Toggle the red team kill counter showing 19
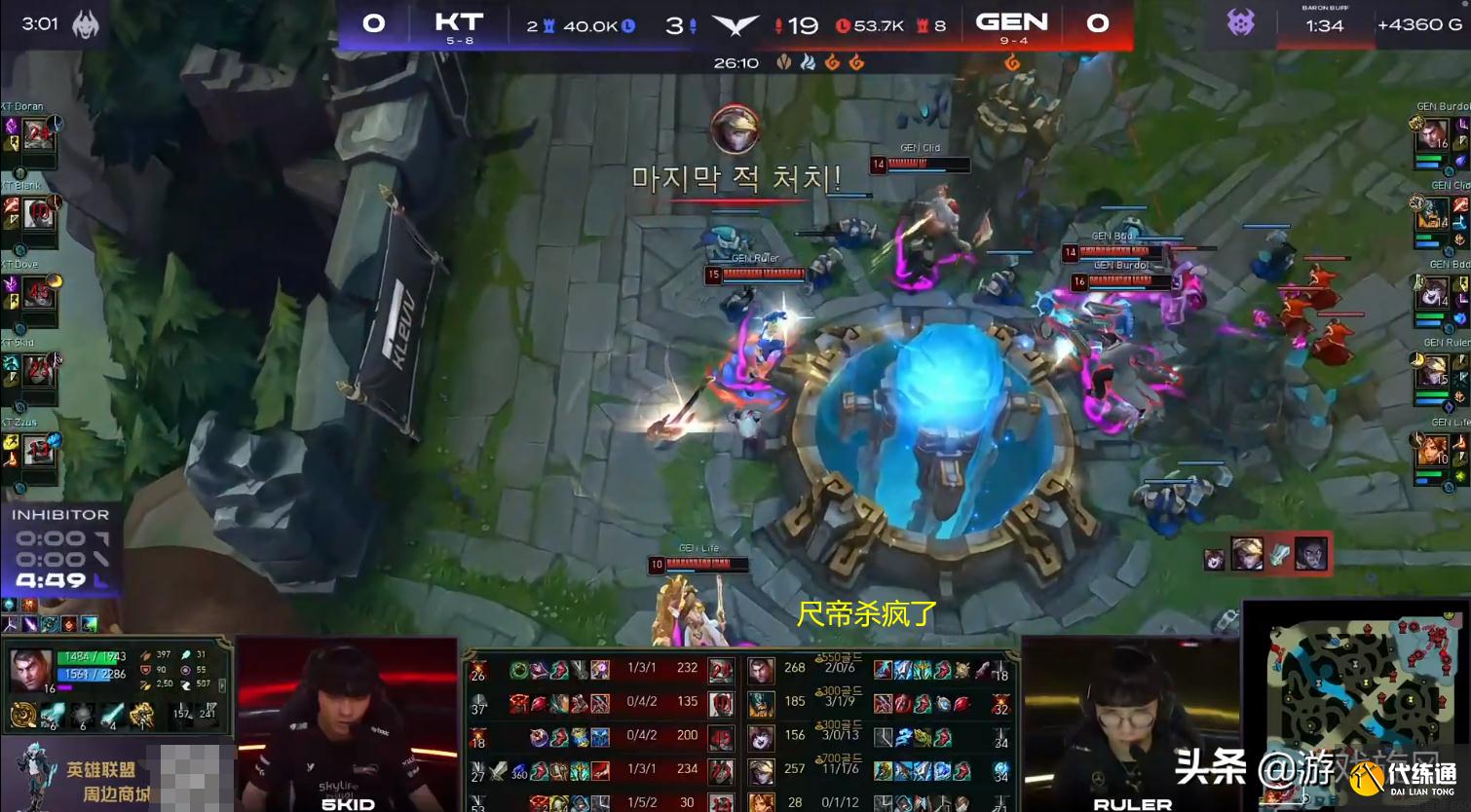Viewport: 1471px width, 812px height. coord(799,26)
